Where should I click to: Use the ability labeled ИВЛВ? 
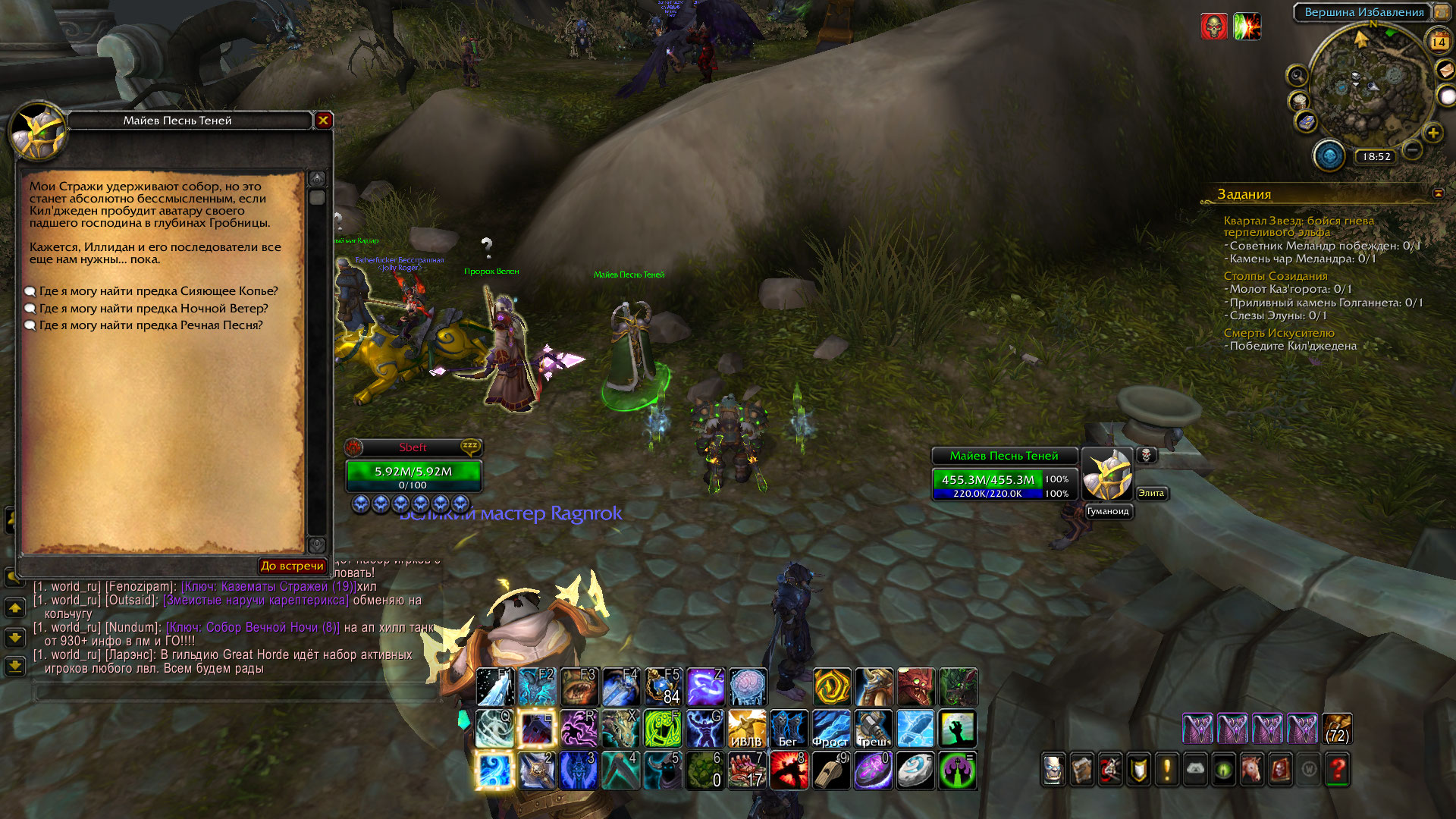pos(746,730)
